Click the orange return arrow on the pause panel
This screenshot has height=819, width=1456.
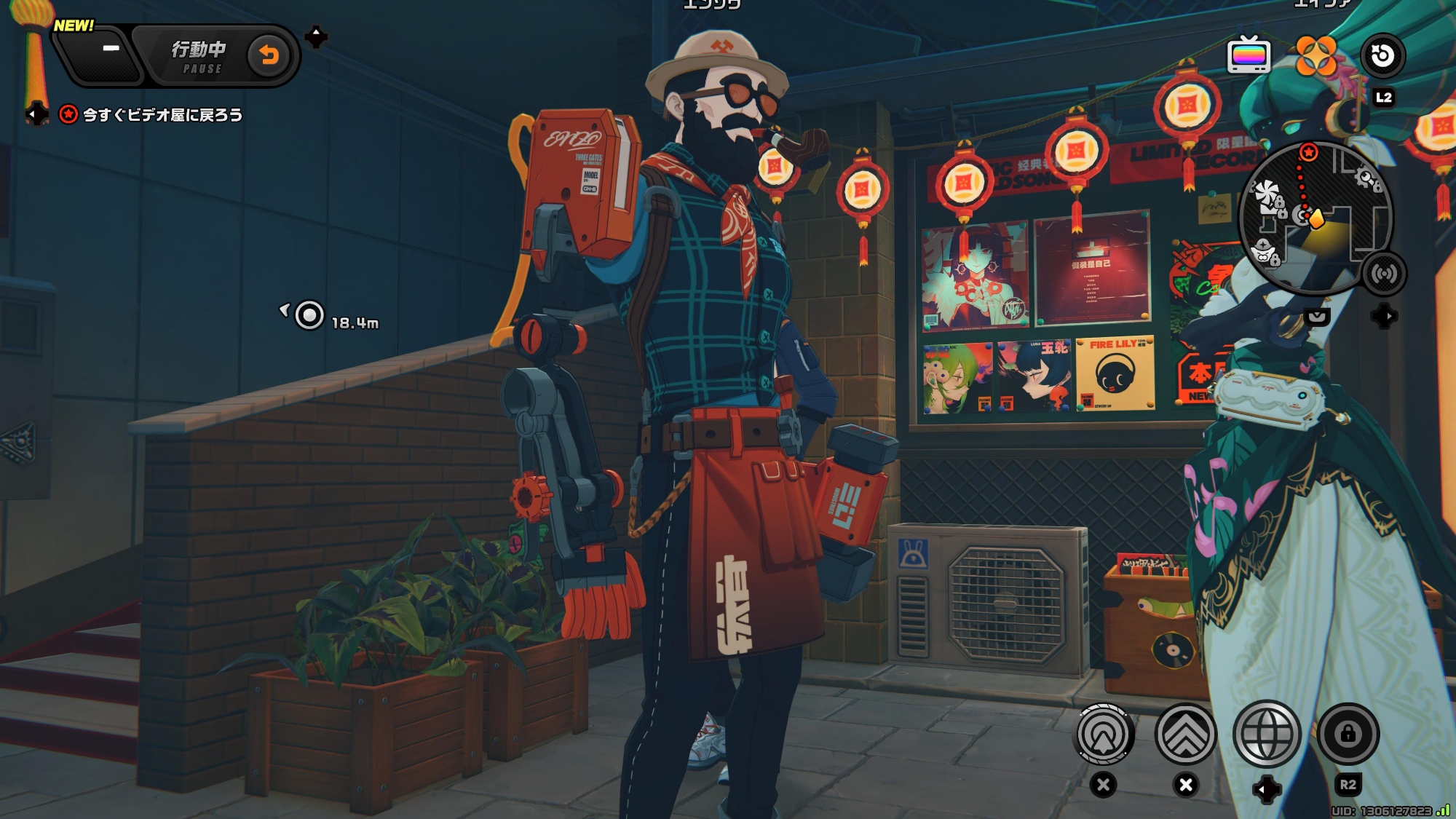(269, 55)
